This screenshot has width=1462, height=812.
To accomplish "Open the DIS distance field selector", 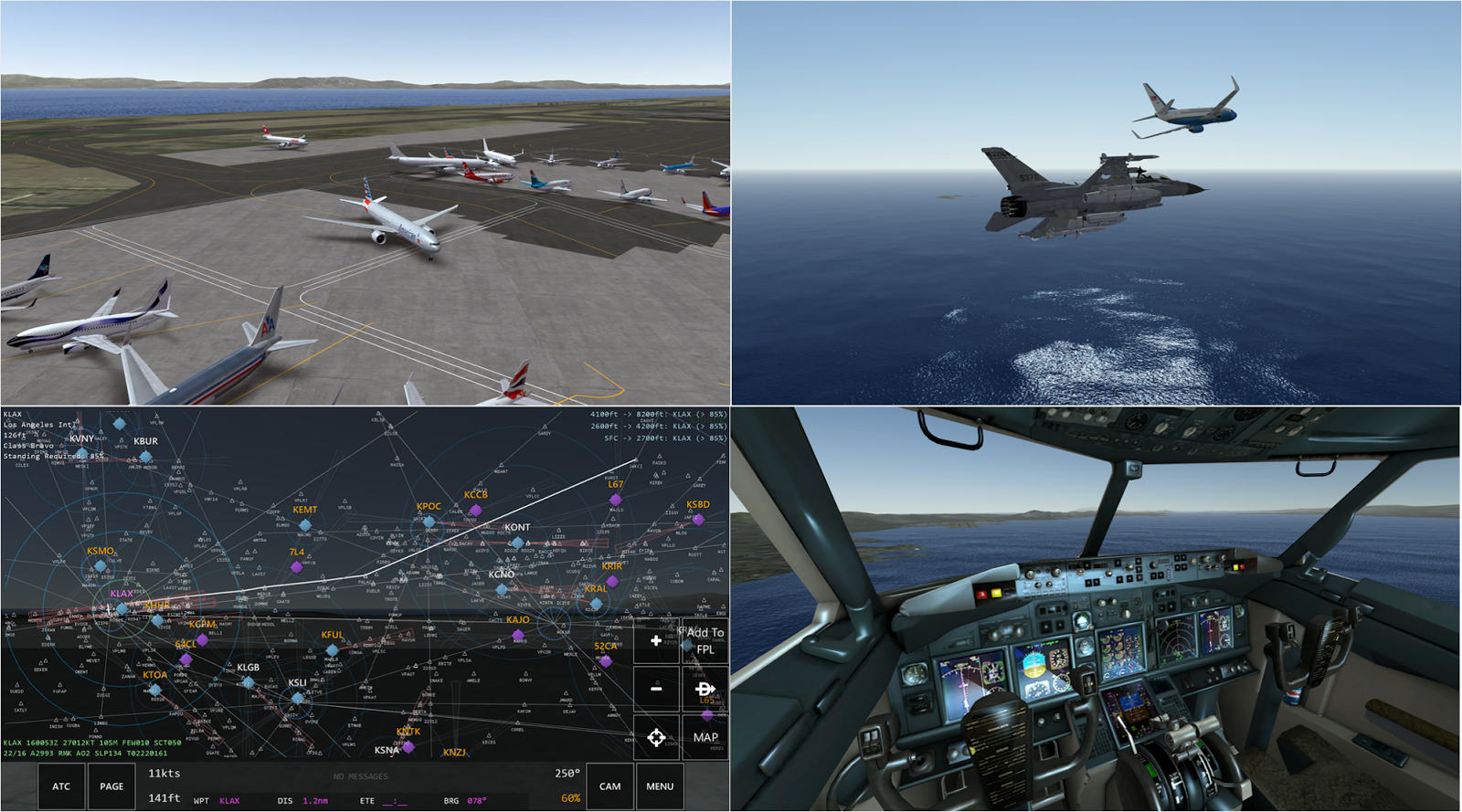I will coord(303,801).
